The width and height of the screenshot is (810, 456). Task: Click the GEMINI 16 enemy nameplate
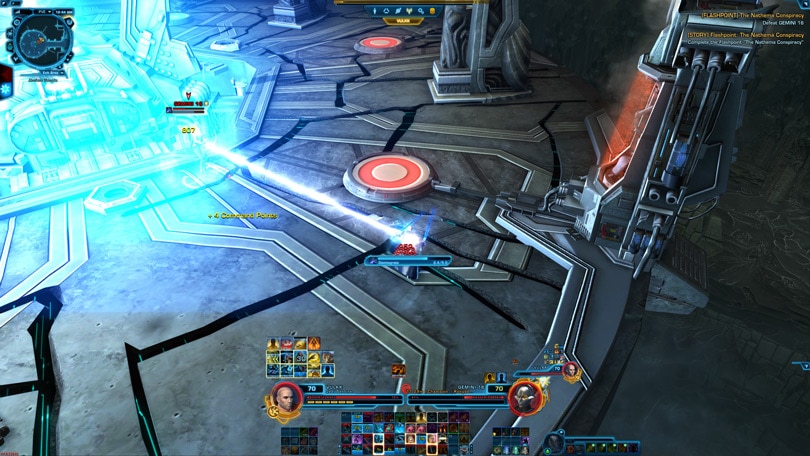click(190, 105)
